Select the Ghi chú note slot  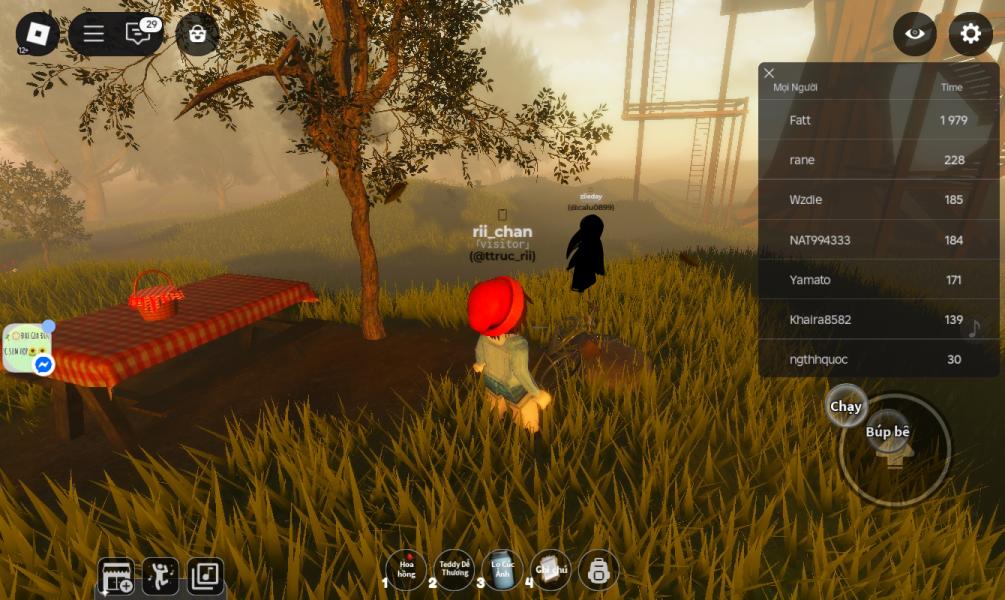click(550, 570)
